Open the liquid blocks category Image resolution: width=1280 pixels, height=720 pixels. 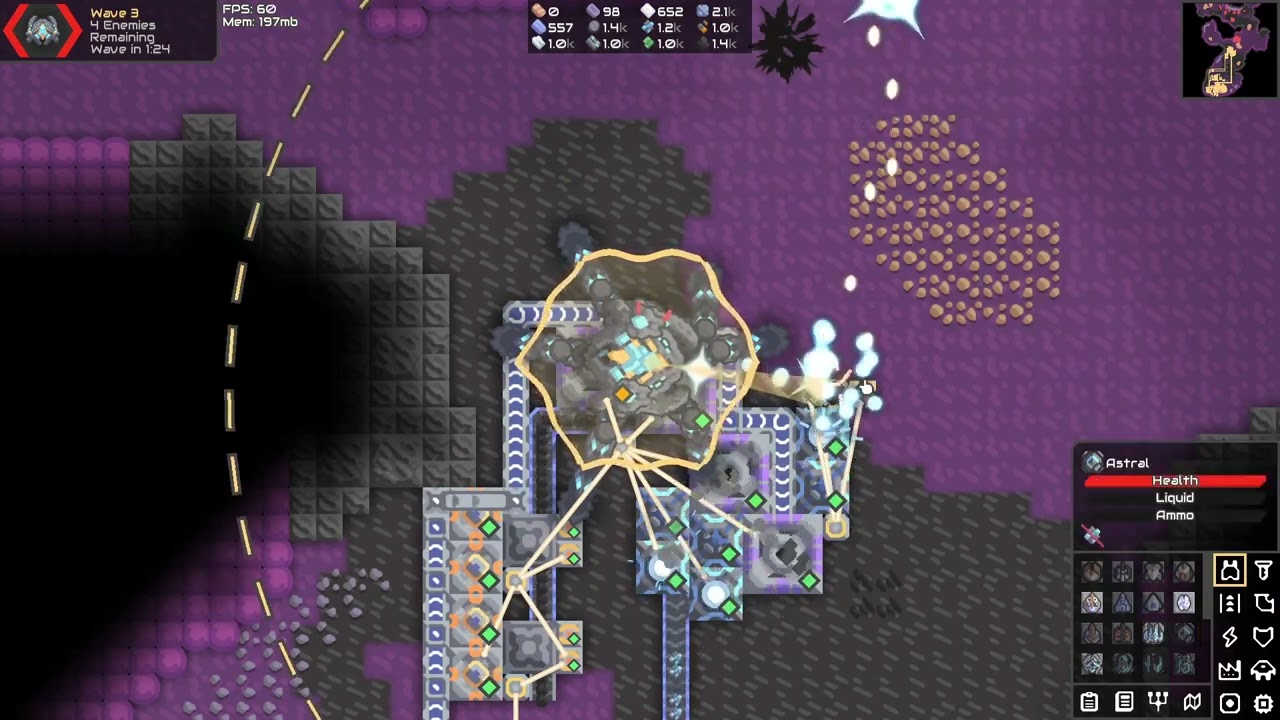1264,604
